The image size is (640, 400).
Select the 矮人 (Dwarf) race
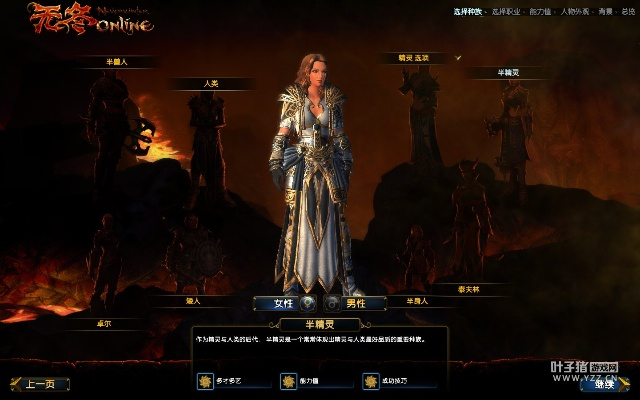point(193,299)
